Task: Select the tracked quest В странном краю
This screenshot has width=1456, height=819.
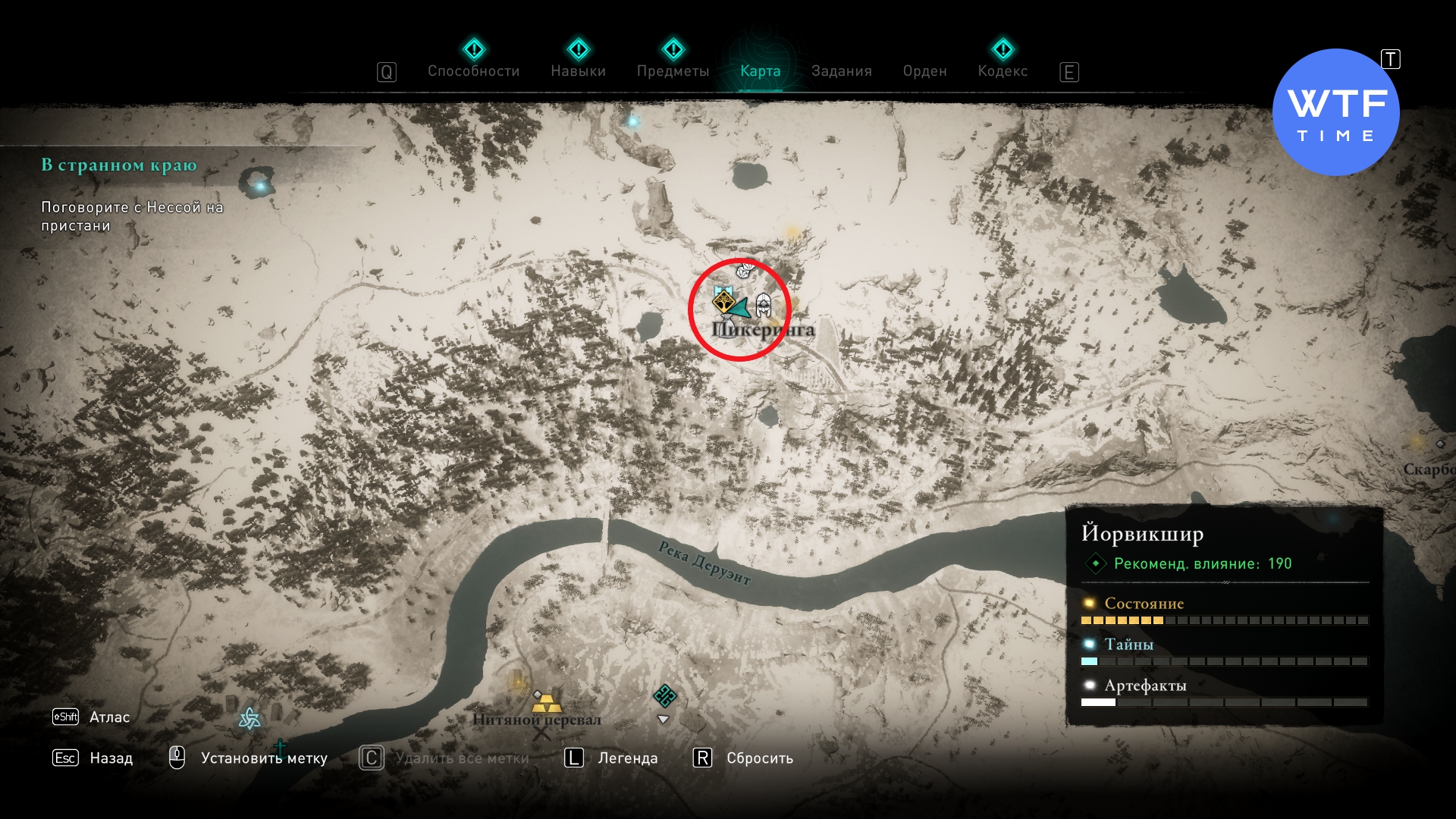Action: 119,165
